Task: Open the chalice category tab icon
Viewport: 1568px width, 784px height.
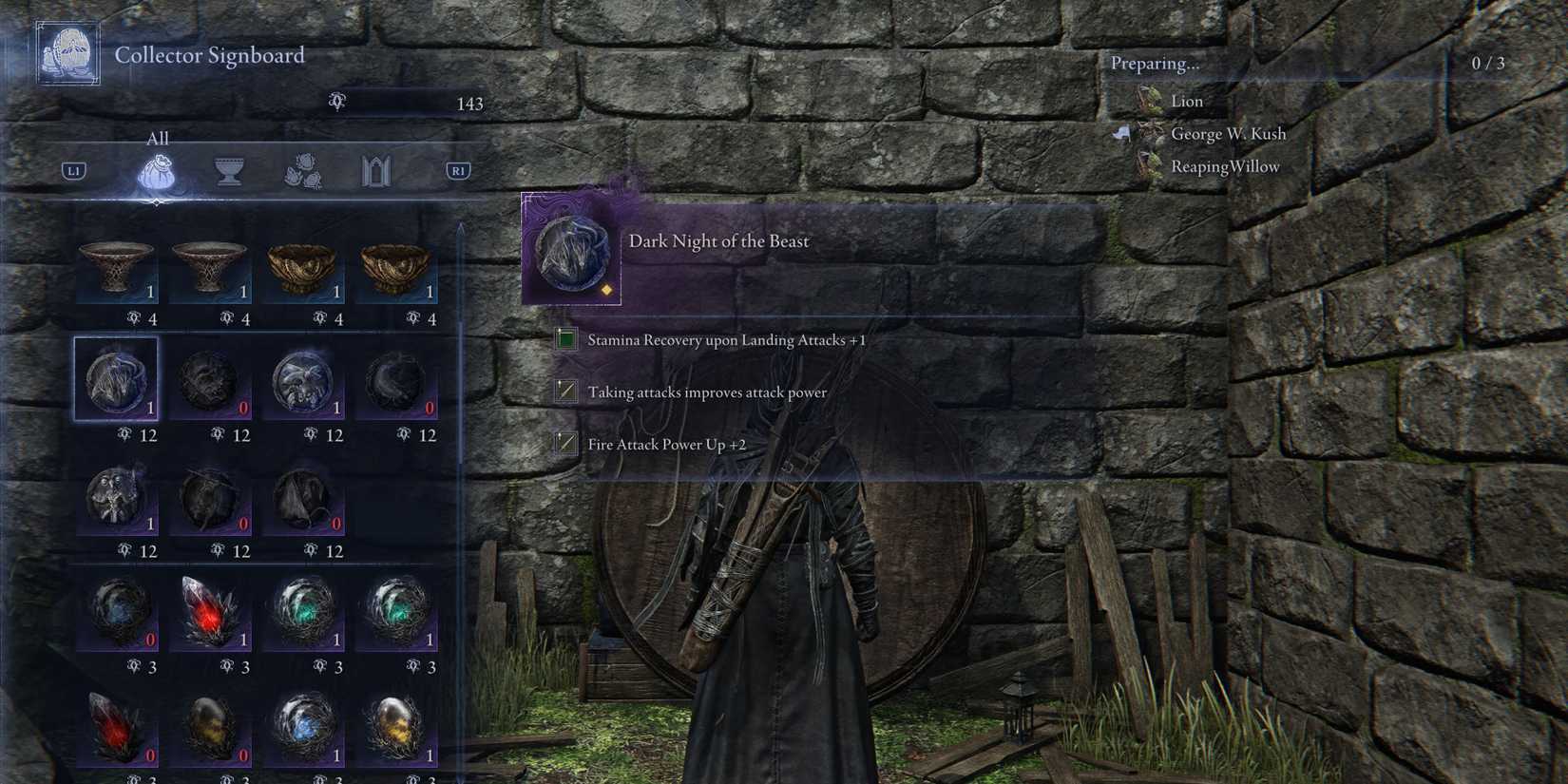Action: point(230,171)
